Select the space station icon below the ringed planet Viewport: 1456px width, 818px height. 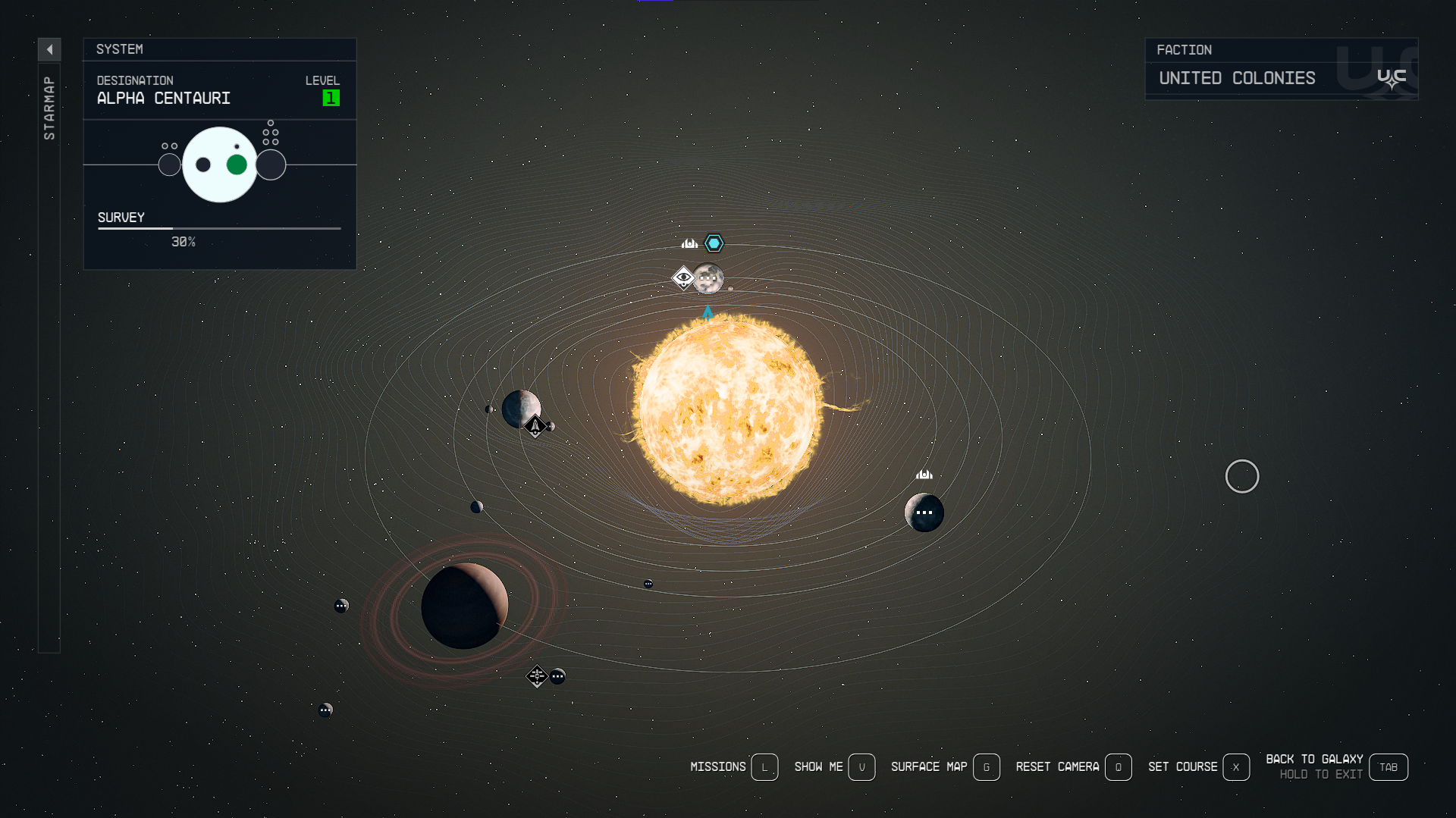point(538,675)
